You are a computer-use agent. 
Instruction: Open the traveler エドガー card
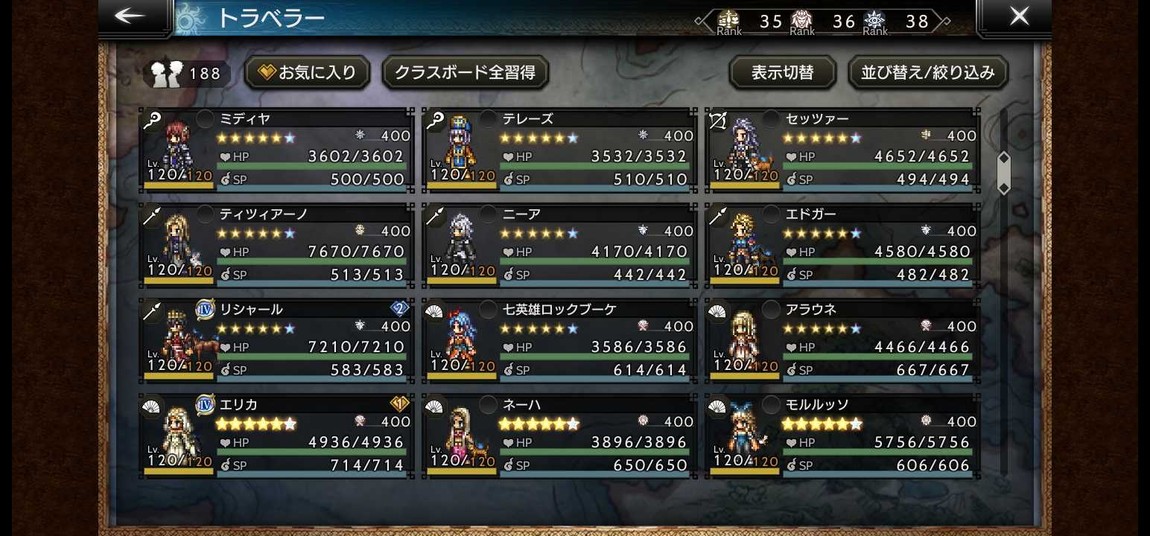point(842,244)
